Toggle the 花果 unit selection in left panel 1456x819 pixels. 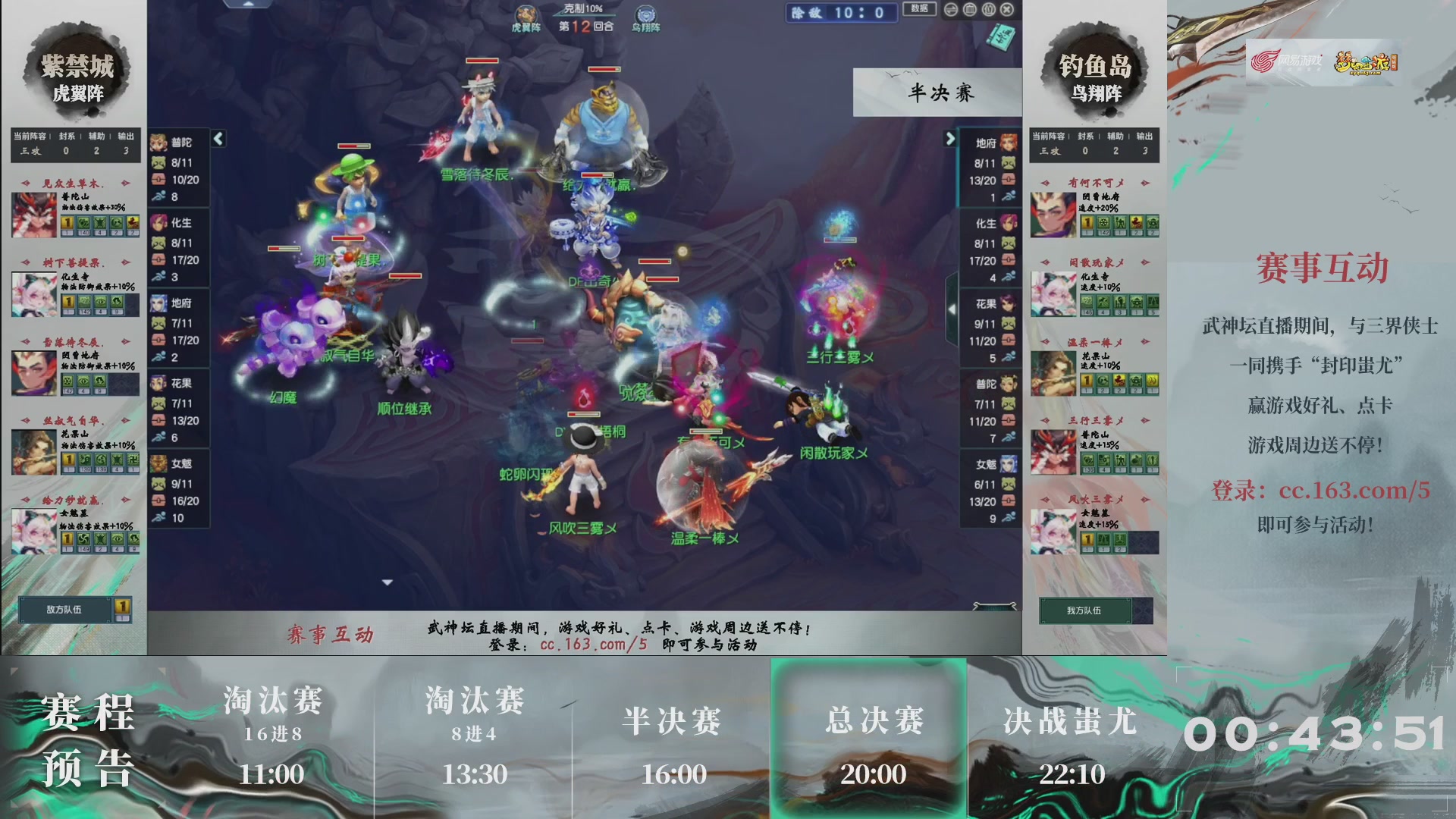(x=159, y=383)
